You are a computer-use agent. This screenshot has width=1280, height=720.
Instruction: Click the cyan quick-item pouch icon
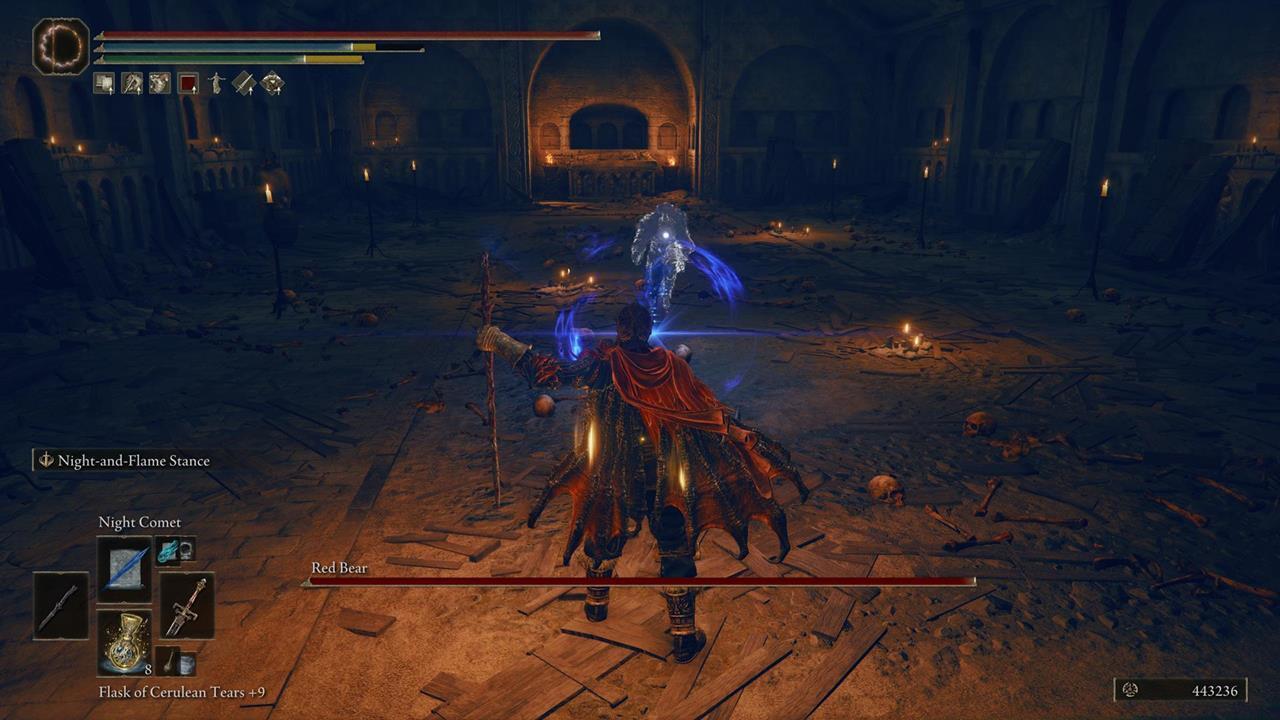167,551
